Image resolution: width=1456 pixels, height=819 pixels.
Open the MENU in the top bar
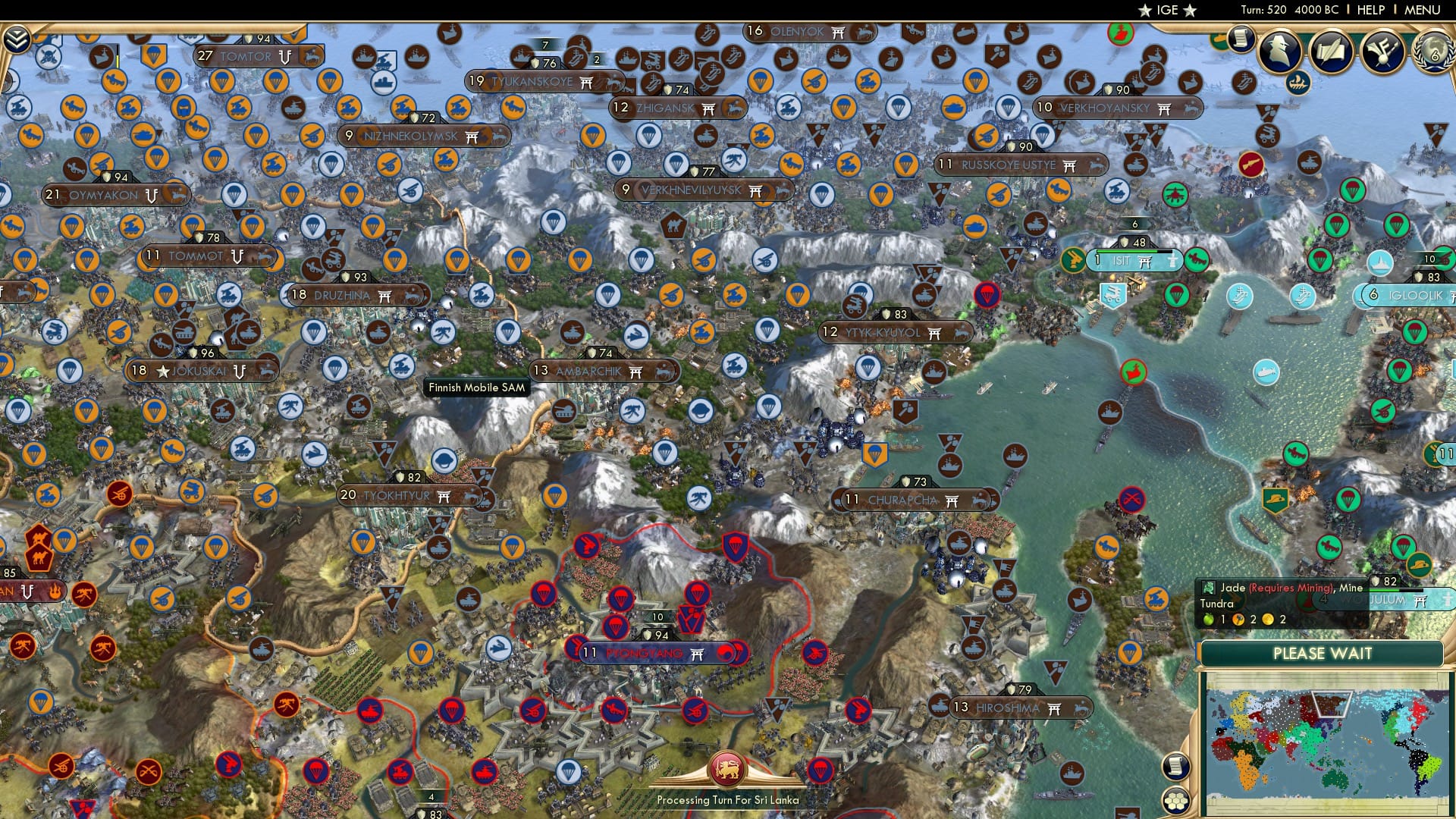1423,10
